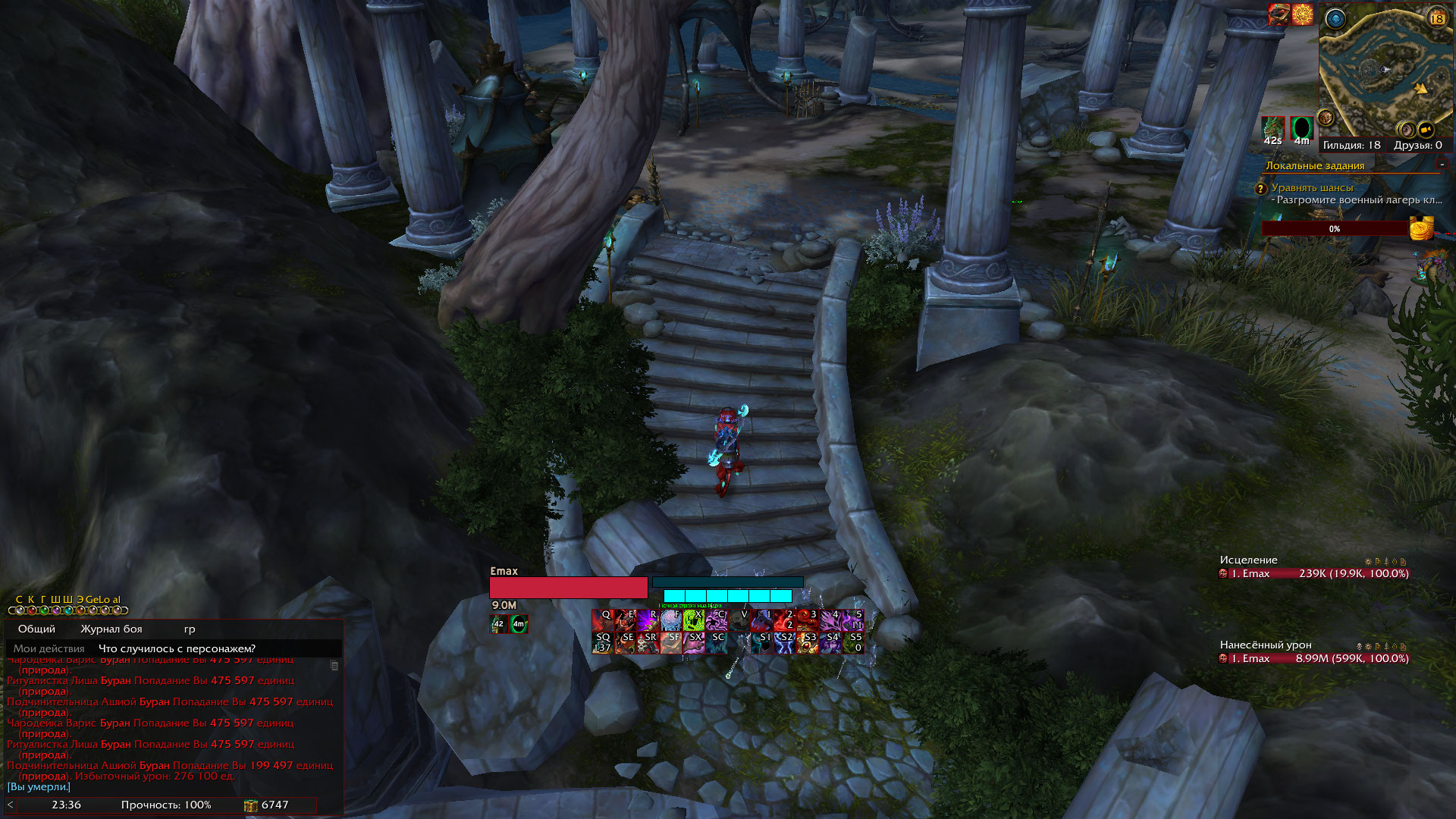
Task: Trigger the lightning figure ability on S2
Action: [x=784, y=643]
